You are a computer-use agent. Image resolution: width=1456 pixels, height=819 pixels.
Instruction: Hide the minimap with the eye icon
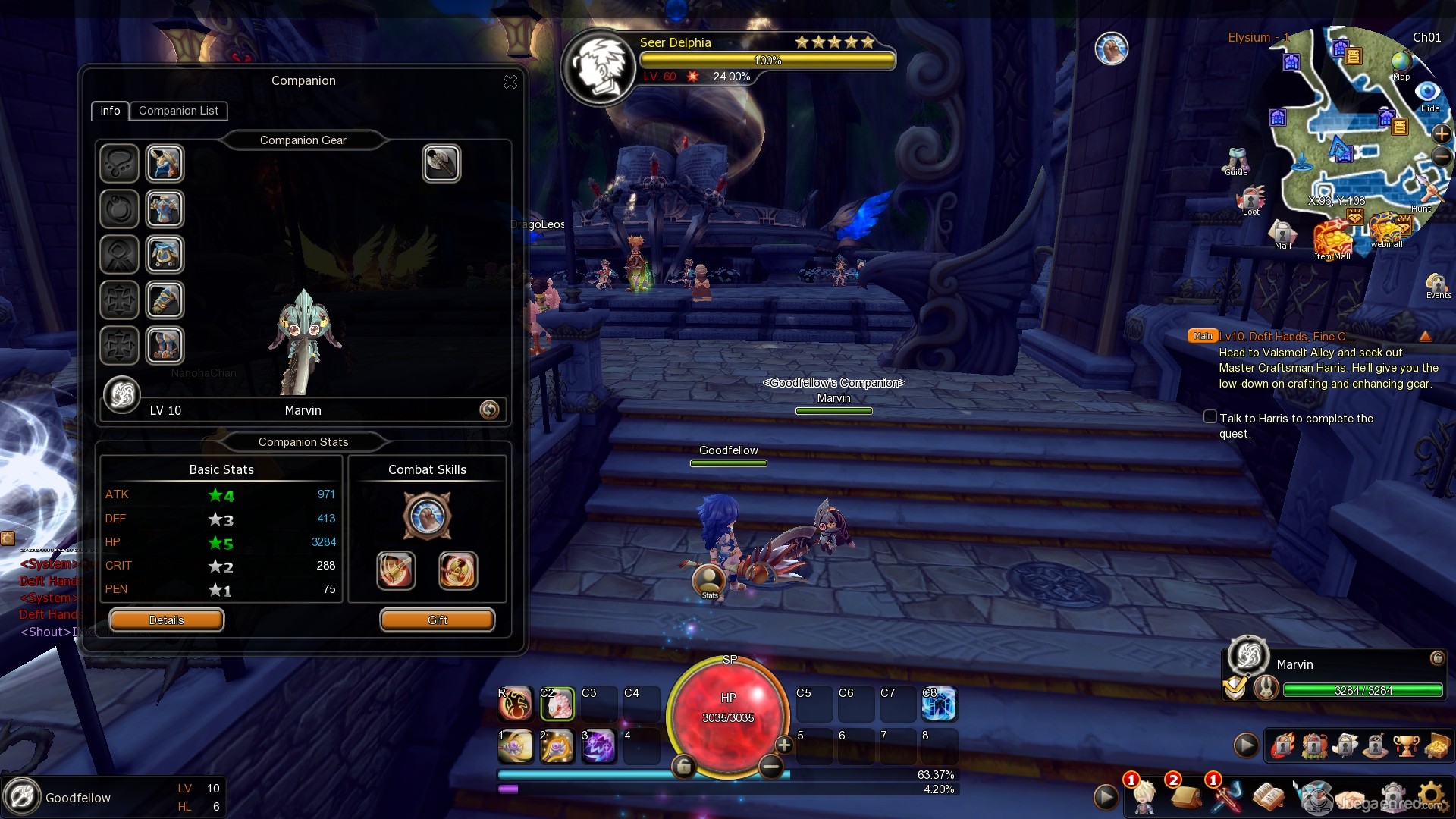[x=1428, y=93]
